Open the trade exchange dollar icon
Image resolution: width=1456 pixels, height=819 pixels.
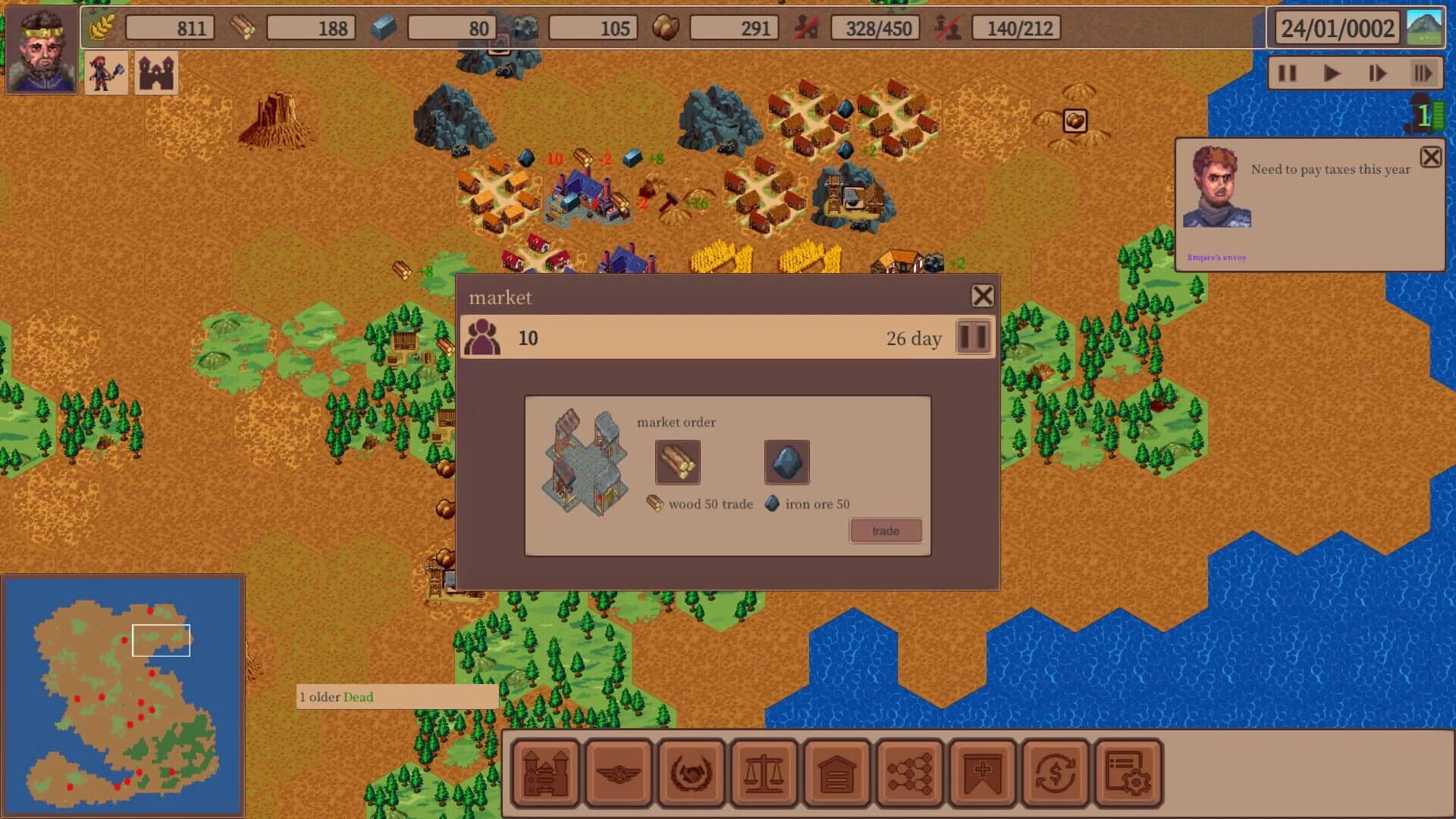(x=1053, y=770)
